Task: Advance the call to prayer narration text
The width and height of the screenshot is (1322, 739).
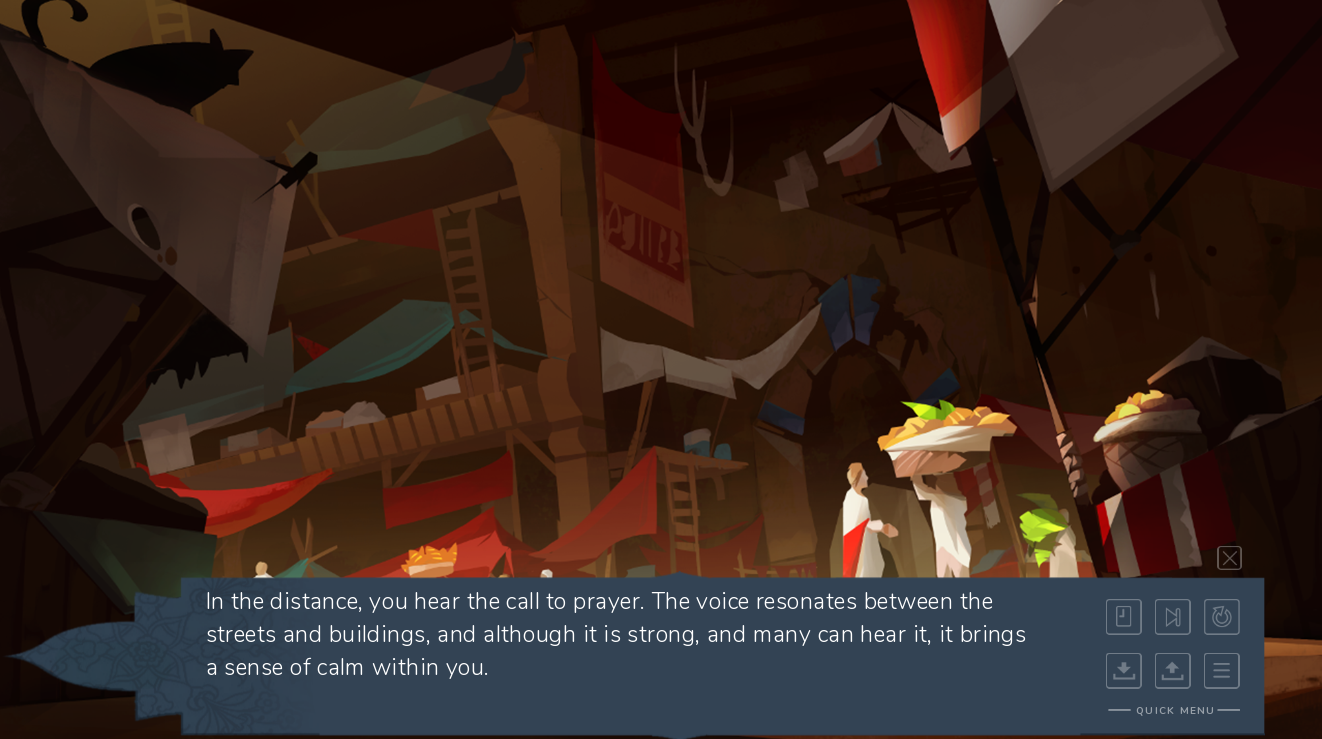Action: click(x=615, y=634)
